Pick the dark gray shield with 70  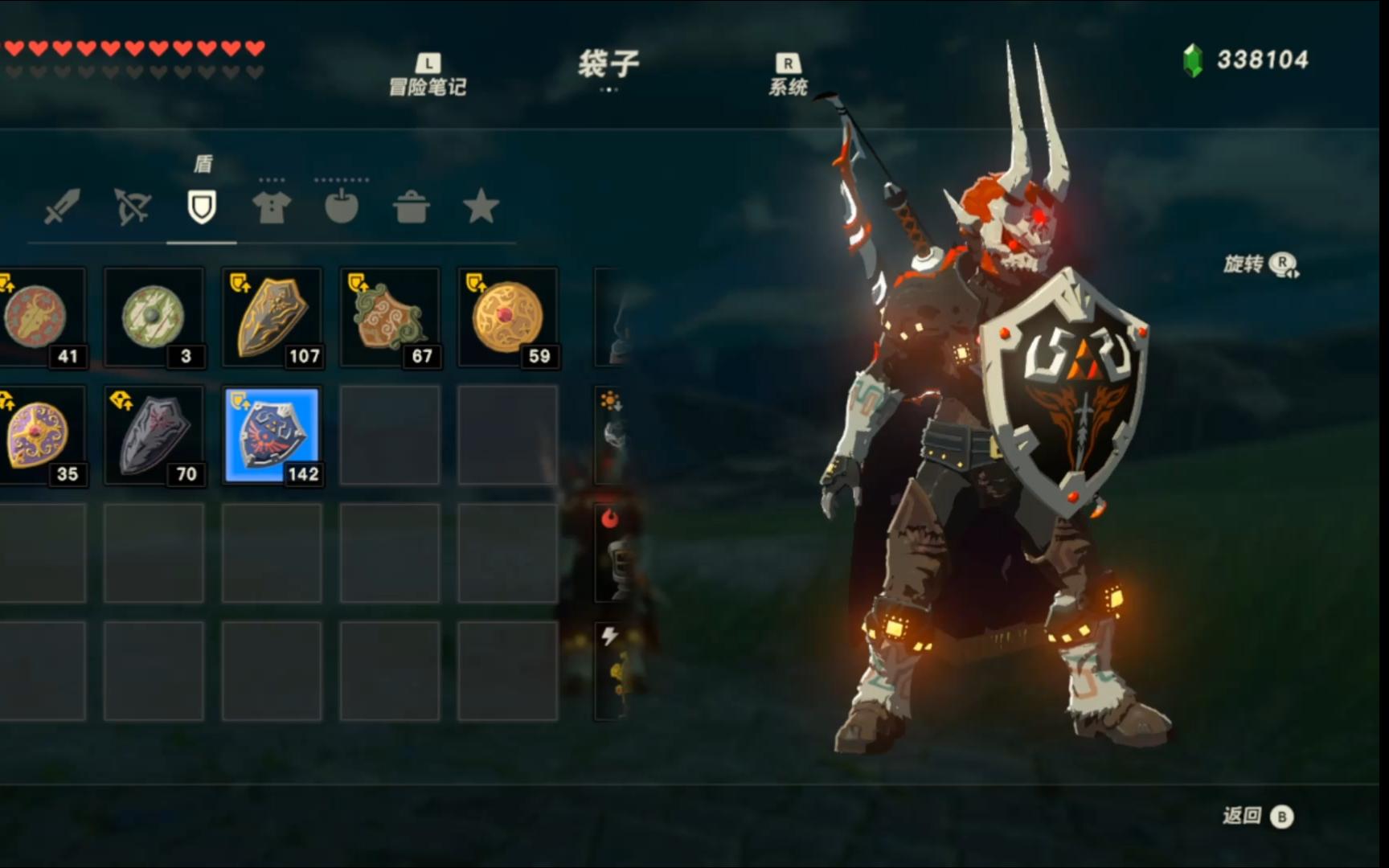click(x=154, y=435)
